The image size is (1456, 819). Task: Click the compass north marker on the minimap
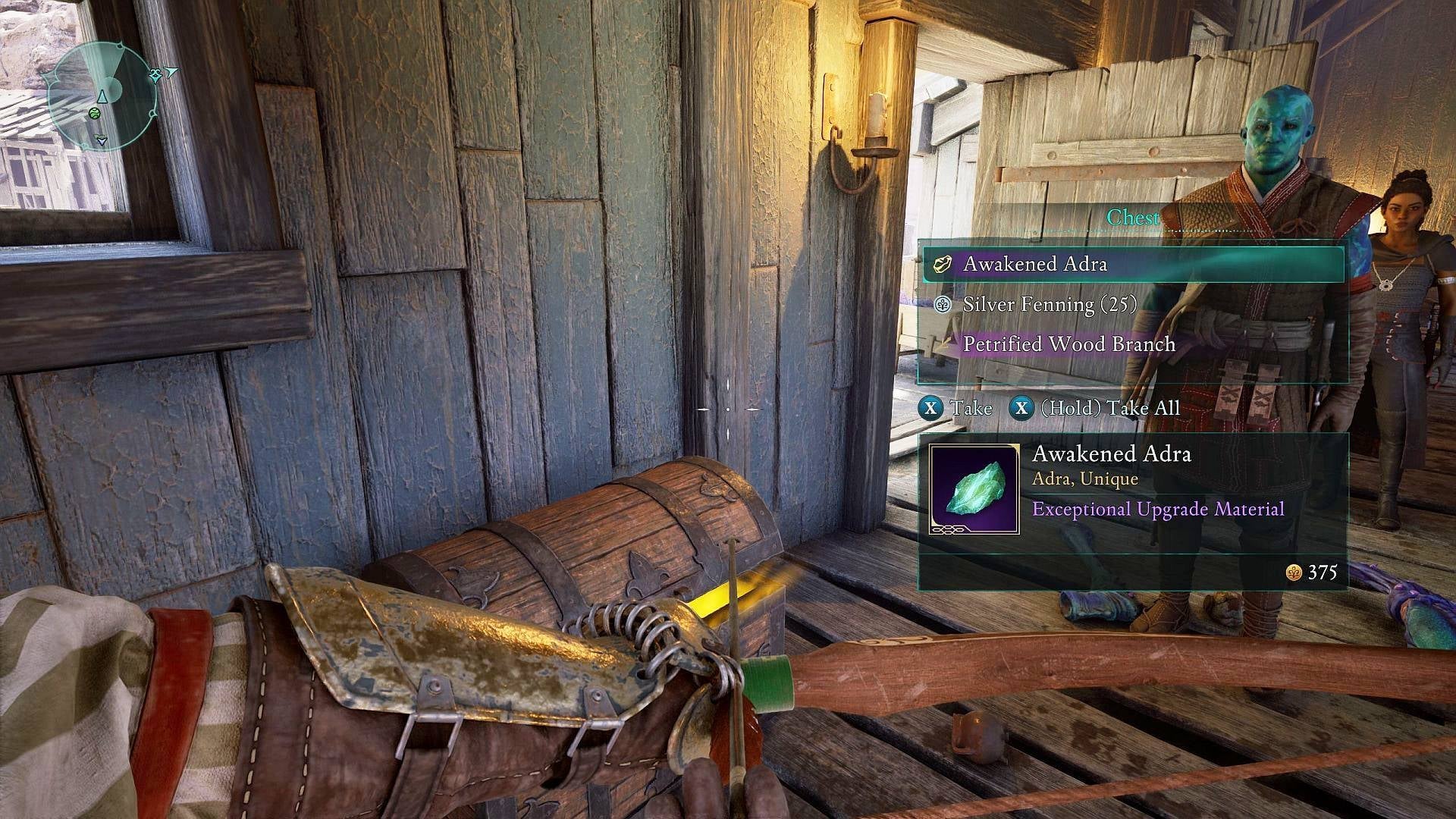[101, 97]
